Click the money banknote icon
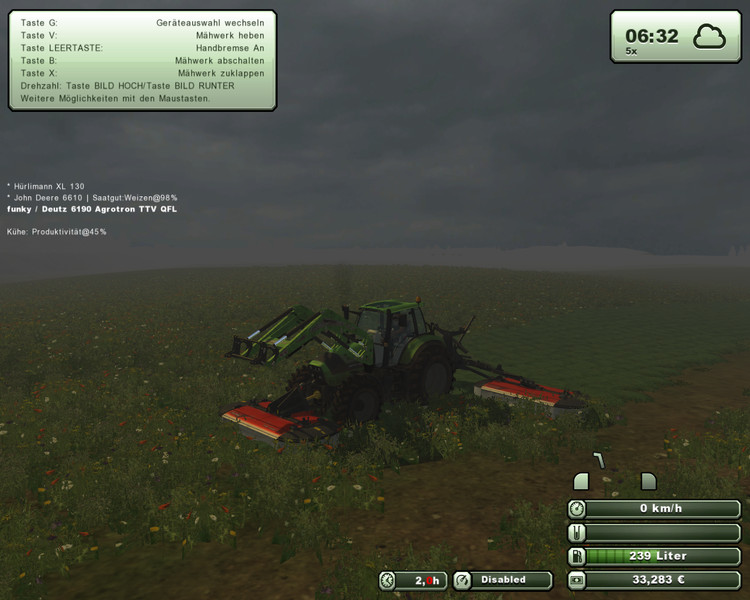The height and width of the screenshot is (600, 750). point(577,580)
